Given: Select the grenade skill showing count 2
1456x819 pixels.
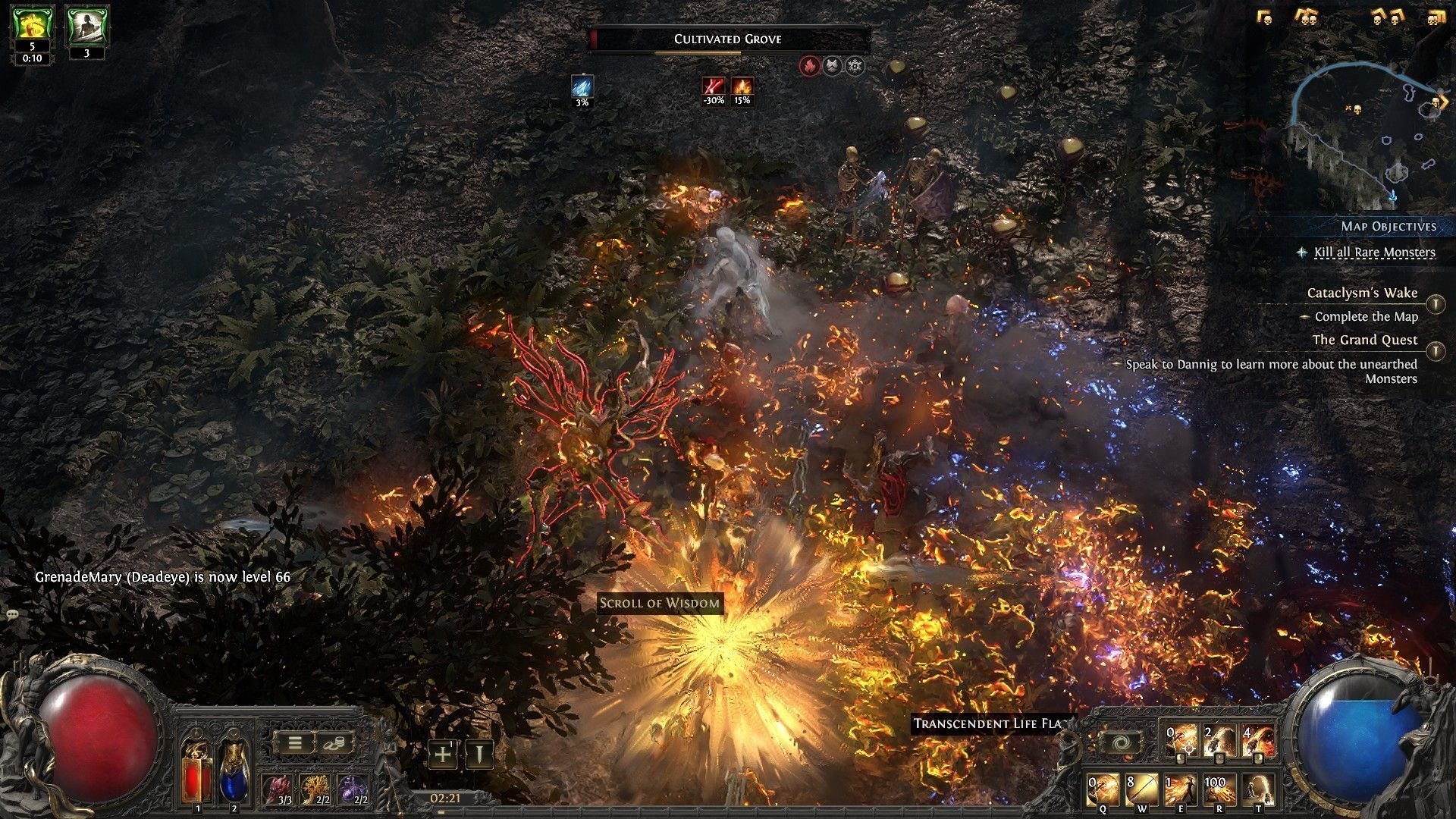Looking at the screenshot, I should pyautogui.click(x=1219, y=741).
